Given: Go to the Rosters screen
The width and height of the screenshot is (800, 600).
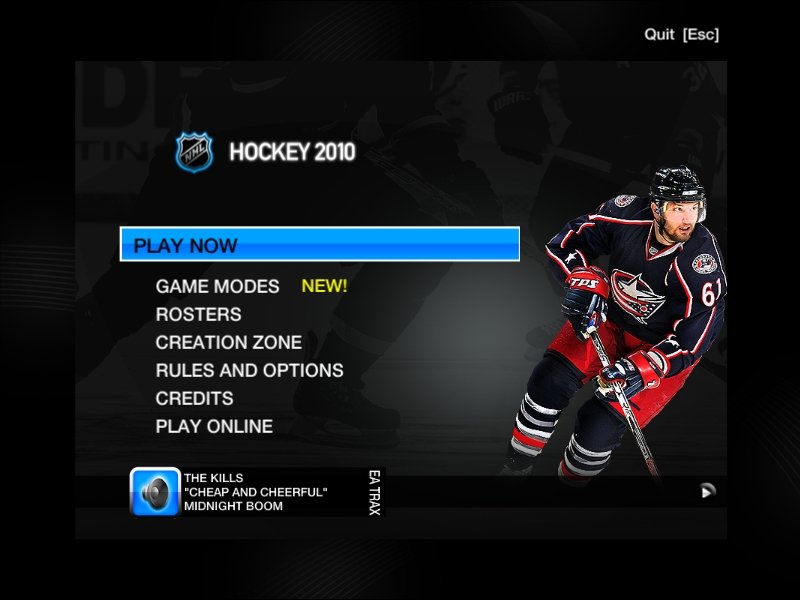Looking at the screenshot, I should tap(198, 314).
